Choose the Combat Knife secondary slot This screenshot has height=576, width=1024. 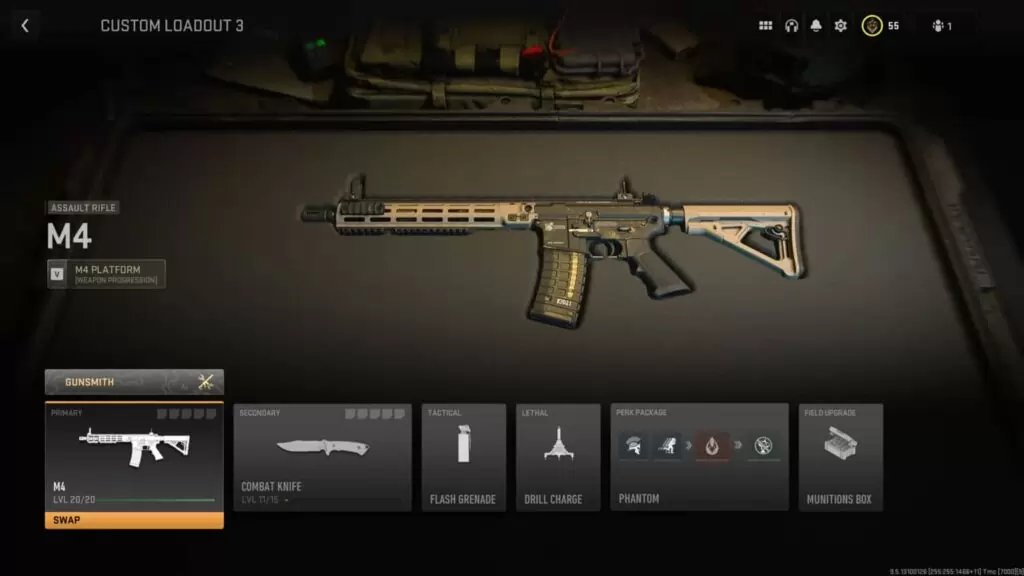pyautogui.click(x=322, y=457)
